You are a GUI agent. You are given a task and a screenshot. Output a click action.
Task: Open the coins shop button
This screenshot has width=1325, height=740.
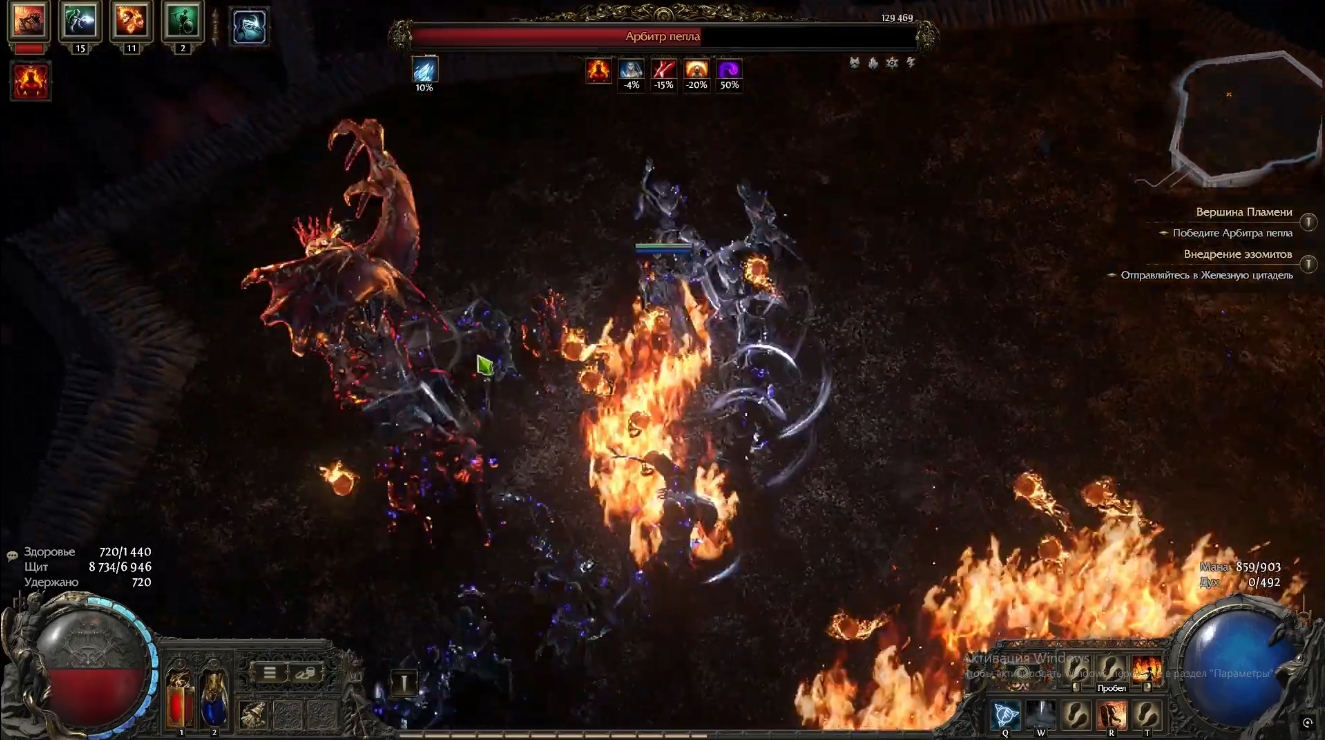pos(306,672)
